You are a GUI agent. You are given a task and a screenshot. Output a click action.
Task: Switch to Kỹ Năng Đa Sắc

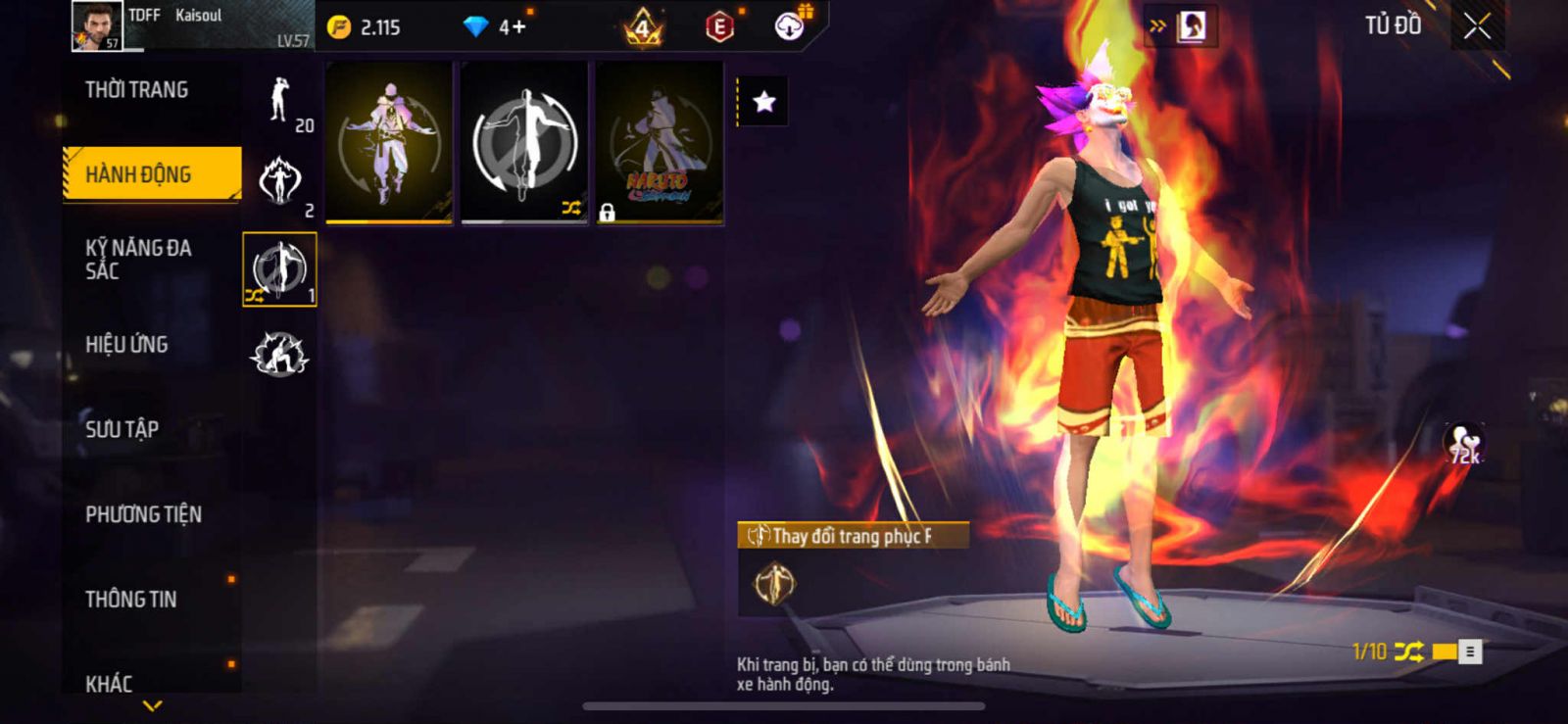point(138,259)
